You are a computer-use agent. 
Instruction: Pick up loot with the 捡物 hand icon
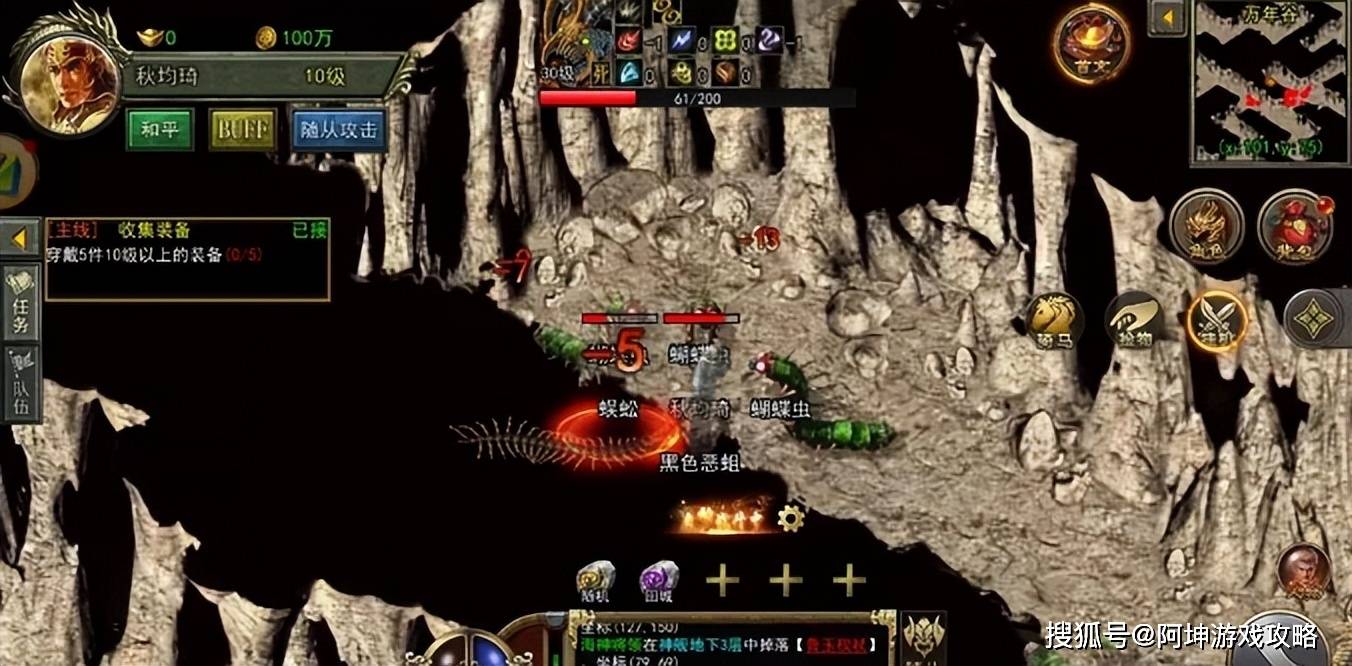pyautogui.click(x=1135, y=321)
